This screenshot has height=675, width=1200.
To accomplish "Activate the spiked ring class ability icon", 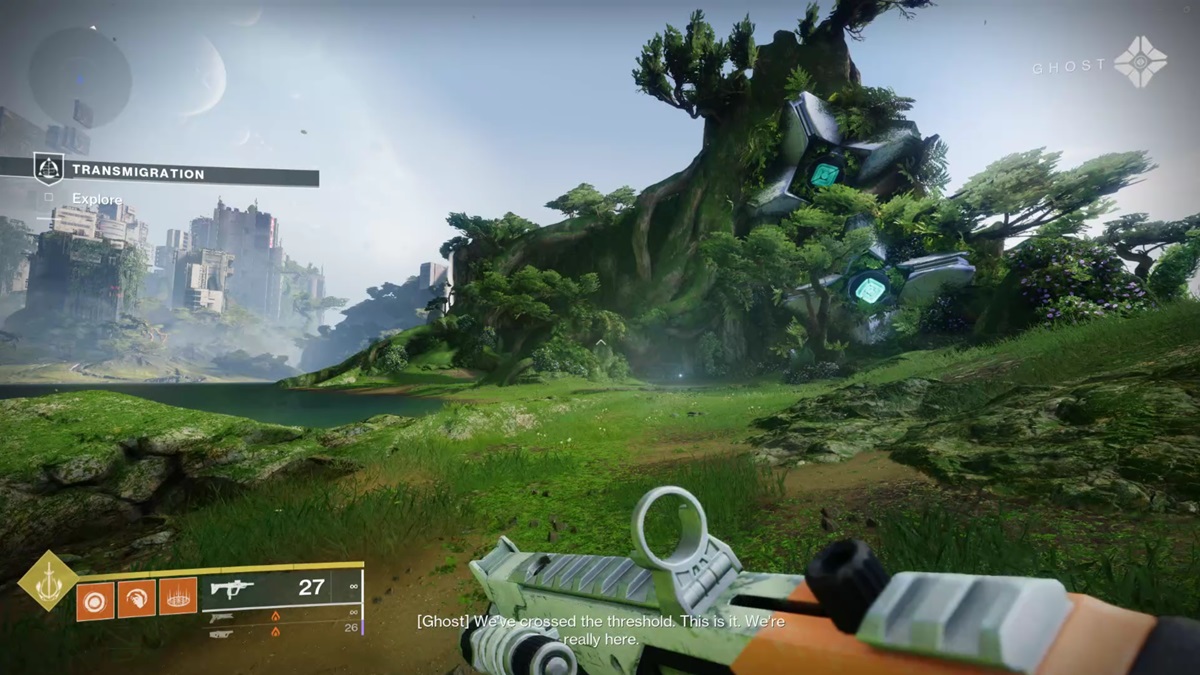I will [x=177, y=599].
